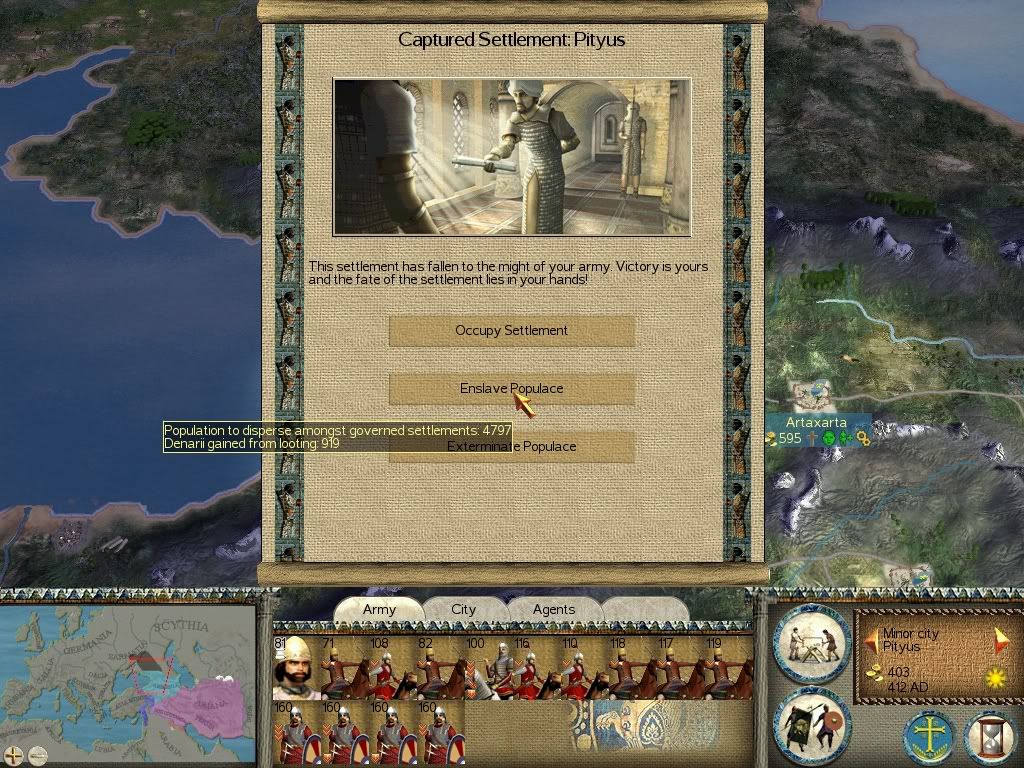Select the cavalry unit card numbered 119

728,668
